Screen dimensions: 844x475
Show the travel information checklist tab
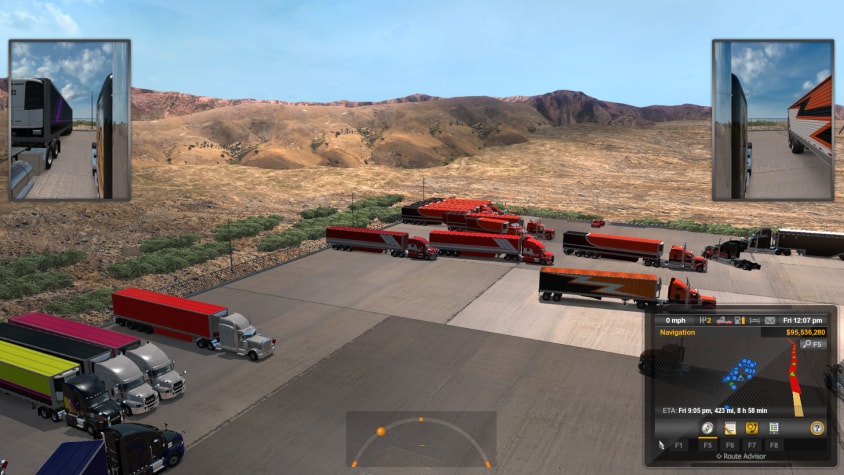[x=773, y=428]
